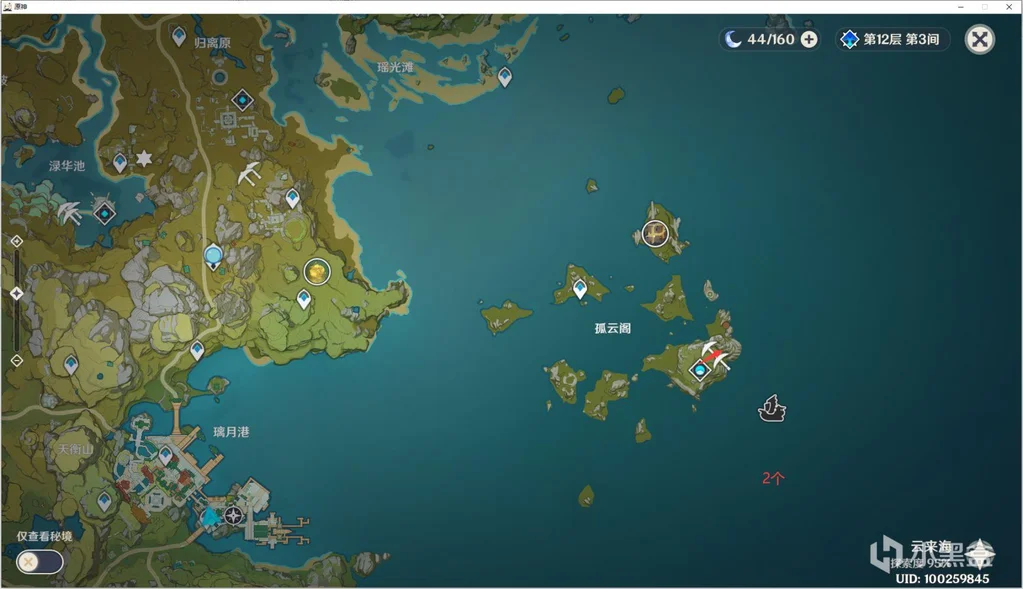Viewport: 1023px width, 589px height.
Task: Zoom out with the map's minus diamond button
Action: pyautogui.click(x=16, y=360)
